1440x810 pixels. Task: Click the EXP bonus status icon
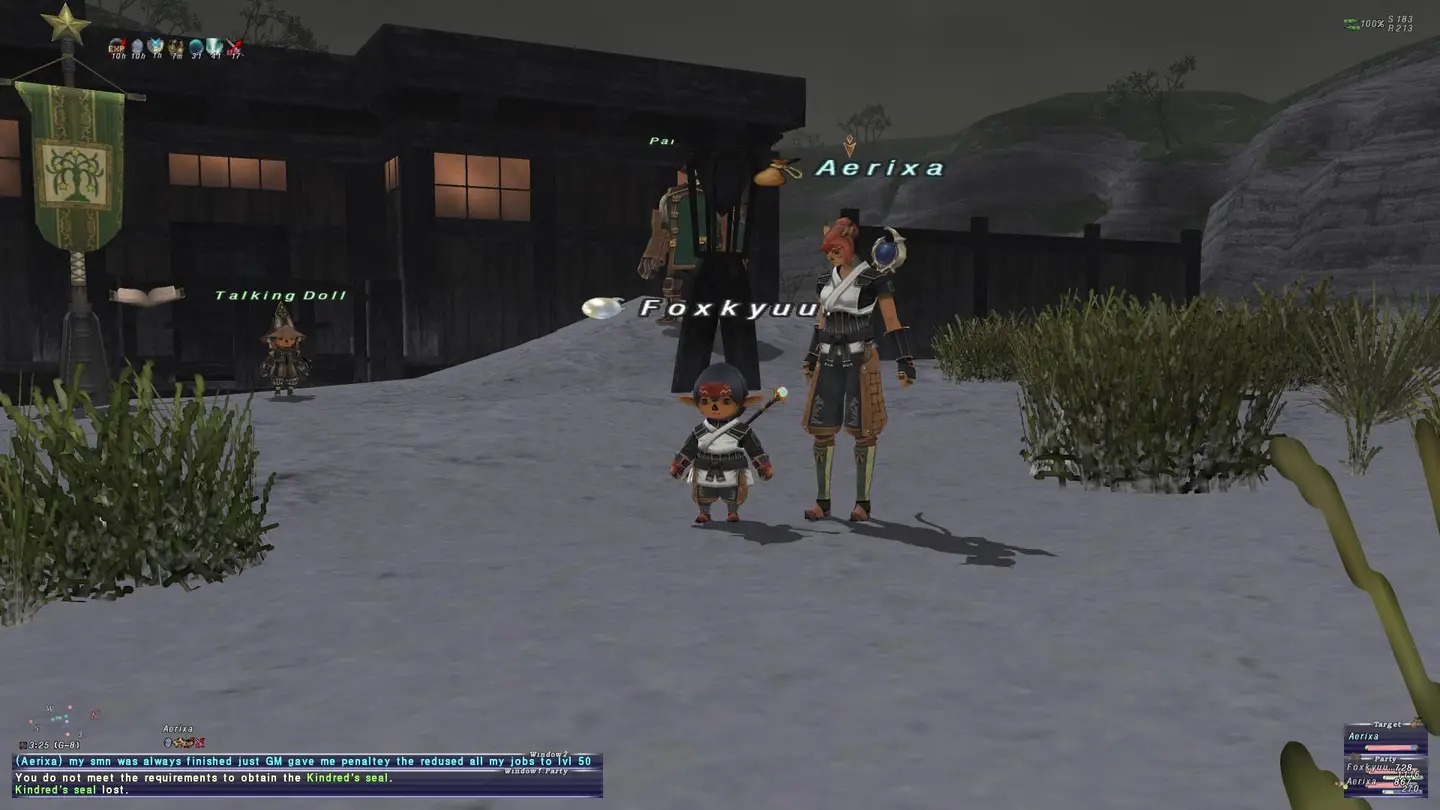pyautogui.click(x=117, y=45)
